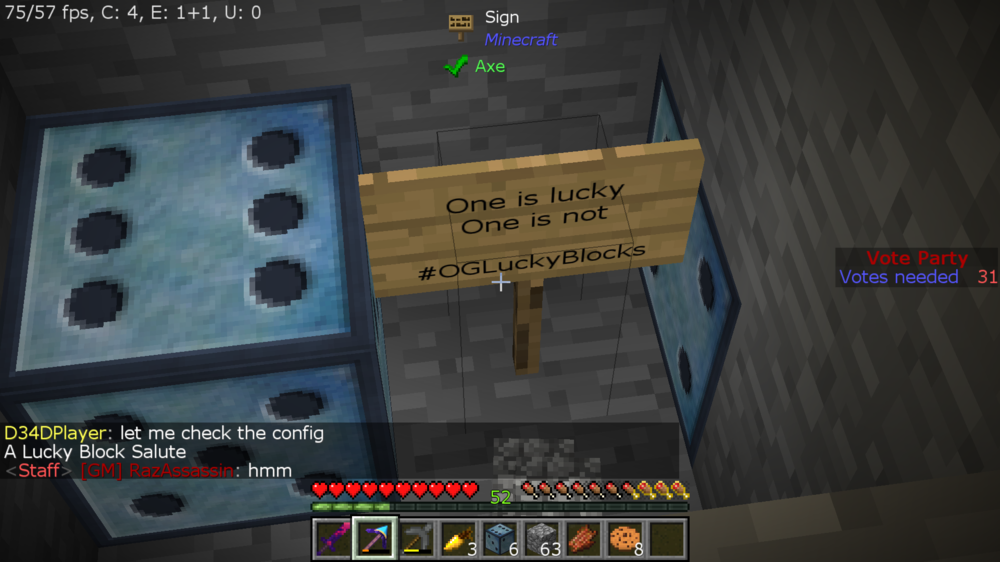1000x562 pixels.
Task: Select the golden carrot stack
Action: [x=459, y=539]
